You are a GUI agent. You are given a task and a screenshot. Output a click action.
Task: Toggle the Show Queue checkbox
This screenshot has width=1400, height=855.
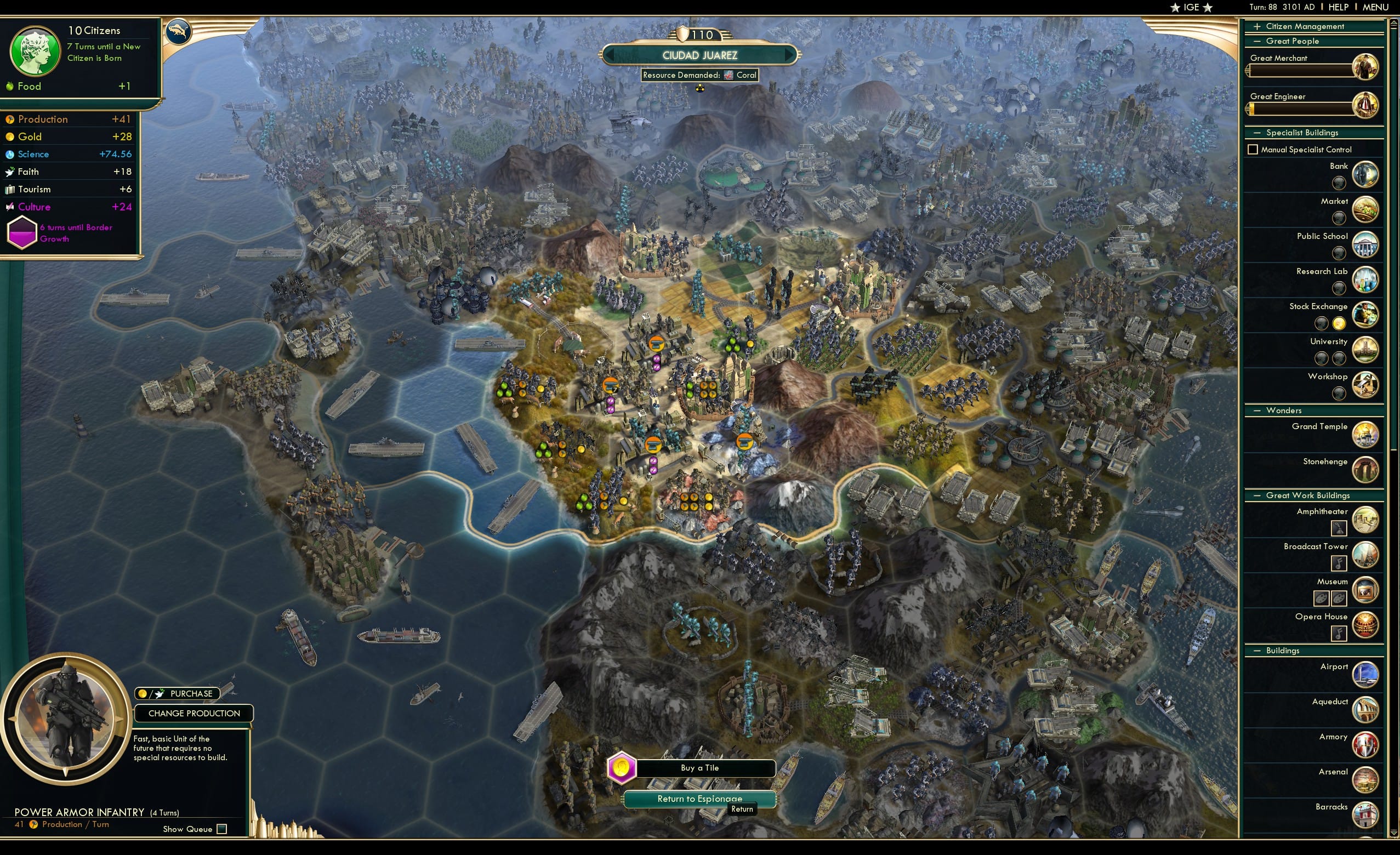[221, 829]
